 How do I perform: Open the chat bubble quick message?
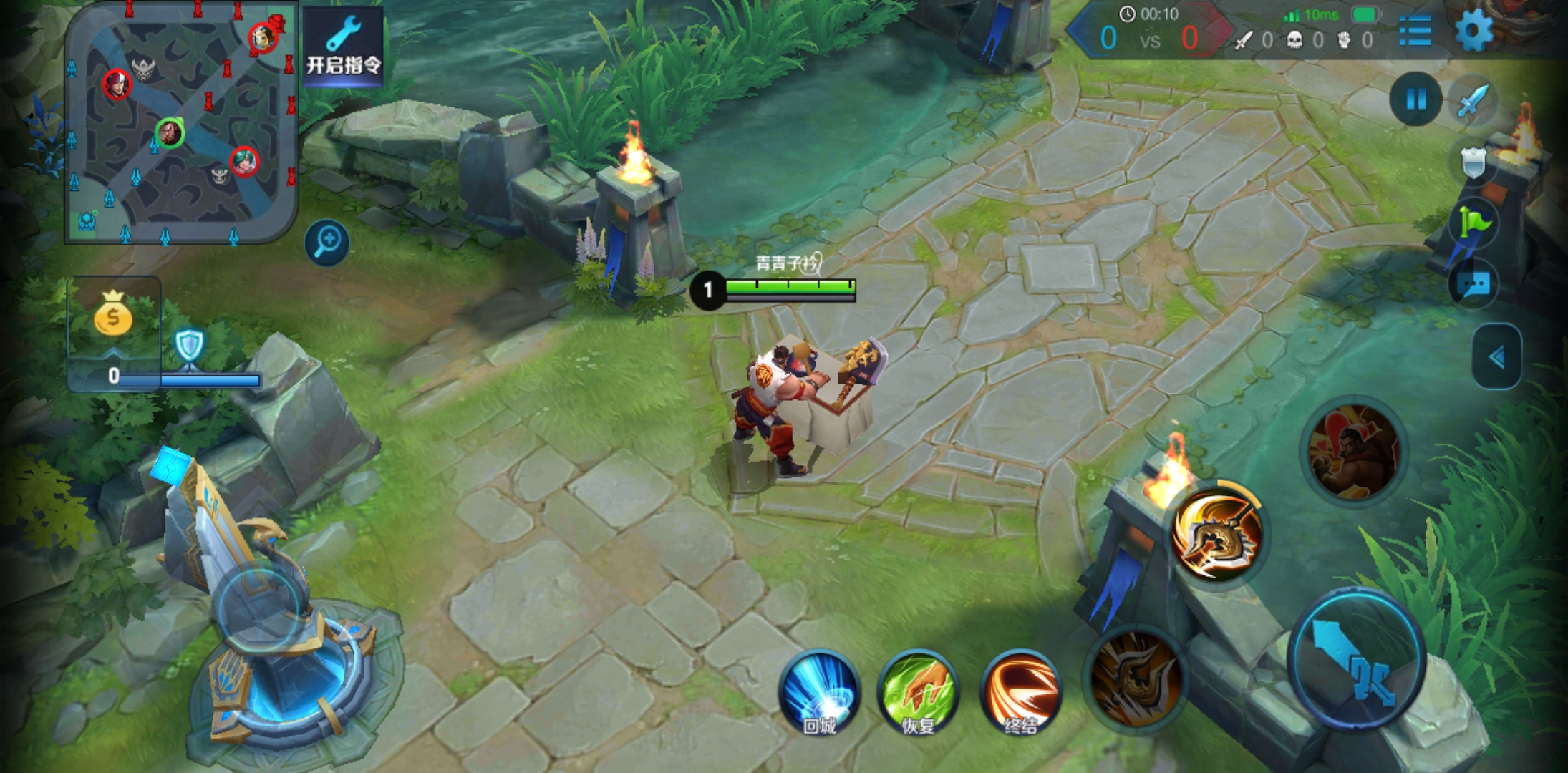pos(1473,285)
